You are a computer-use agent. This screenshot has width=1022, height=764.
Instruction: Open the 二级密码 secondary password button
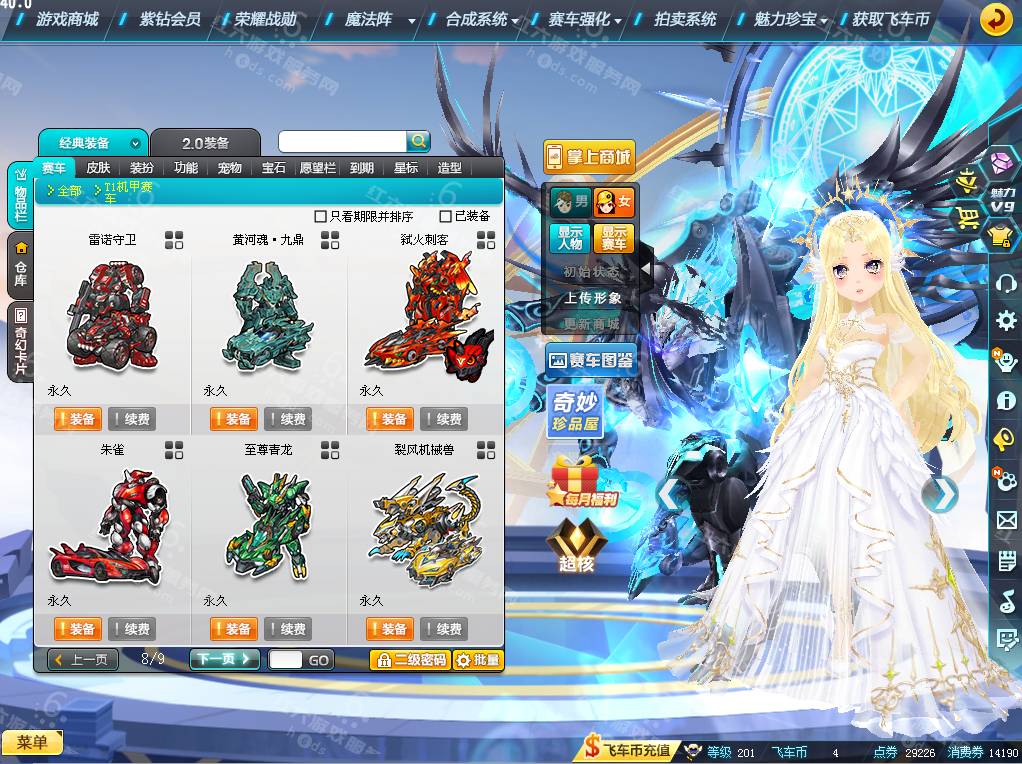[x=409, y=660]
